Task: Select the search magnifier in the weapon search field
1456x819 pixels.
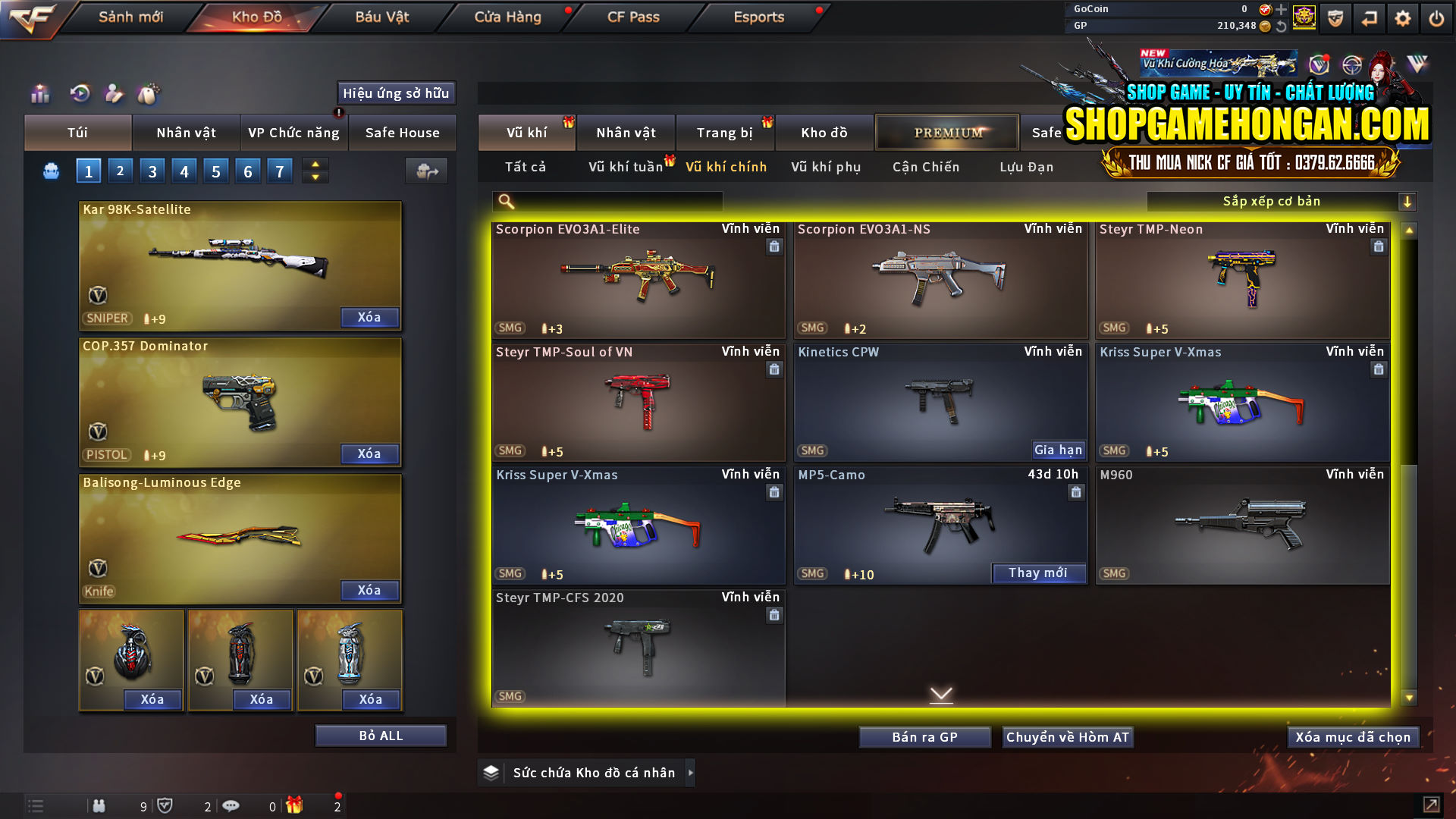Action: pyautogui.click(x=505, y=202)
